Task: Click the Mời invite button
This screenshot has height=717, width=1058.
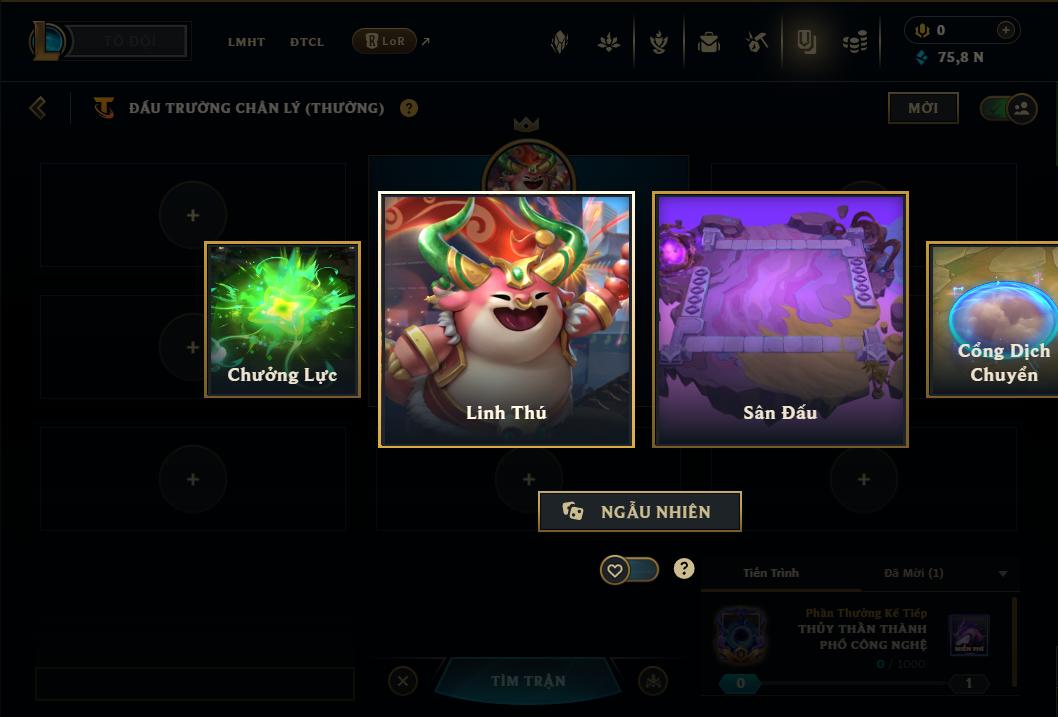Action: point(923,108)
